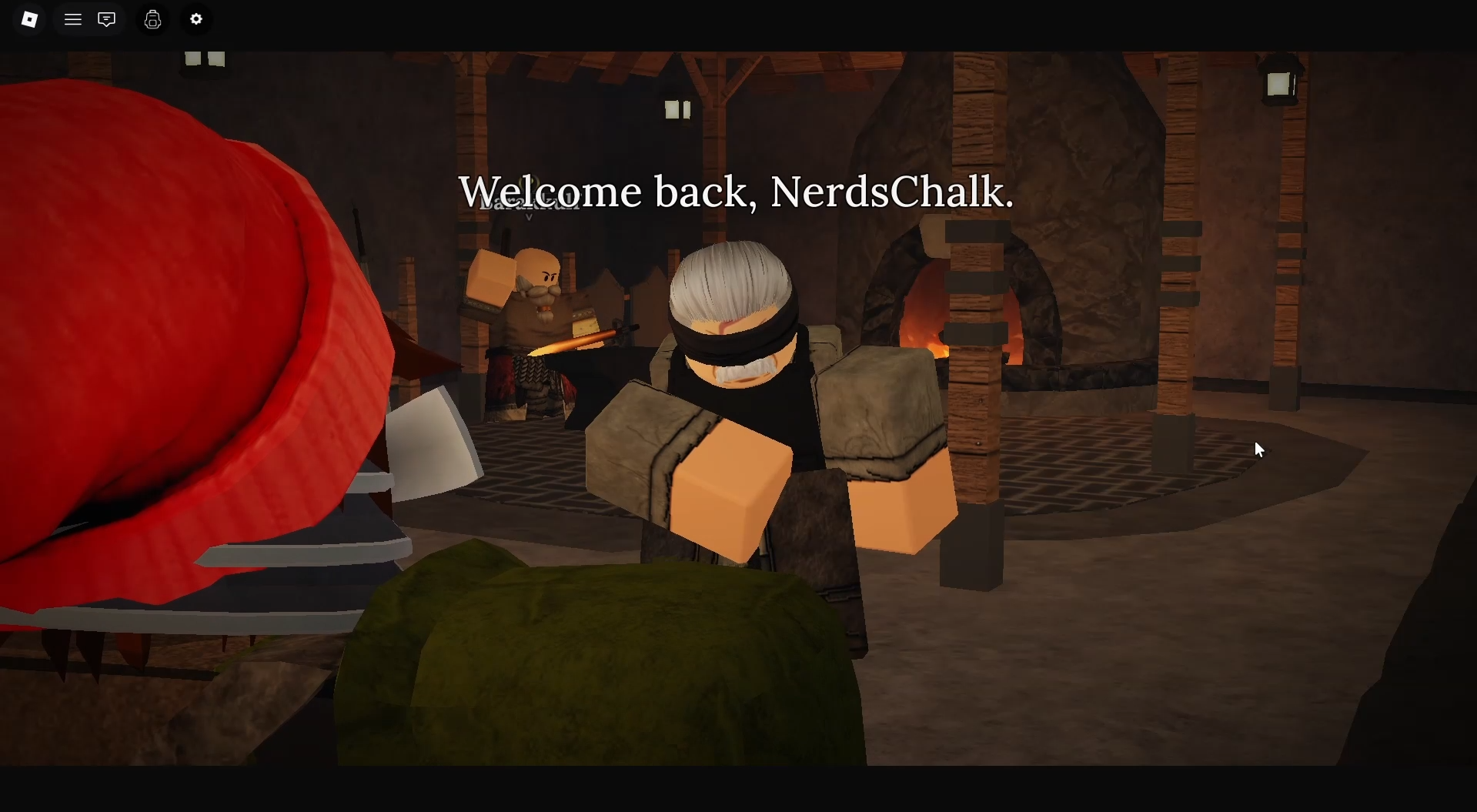The height and width of the screenshot is (812, 1477).
Task: Open the escape menu via hamburger button
Action: click(73, 19)
